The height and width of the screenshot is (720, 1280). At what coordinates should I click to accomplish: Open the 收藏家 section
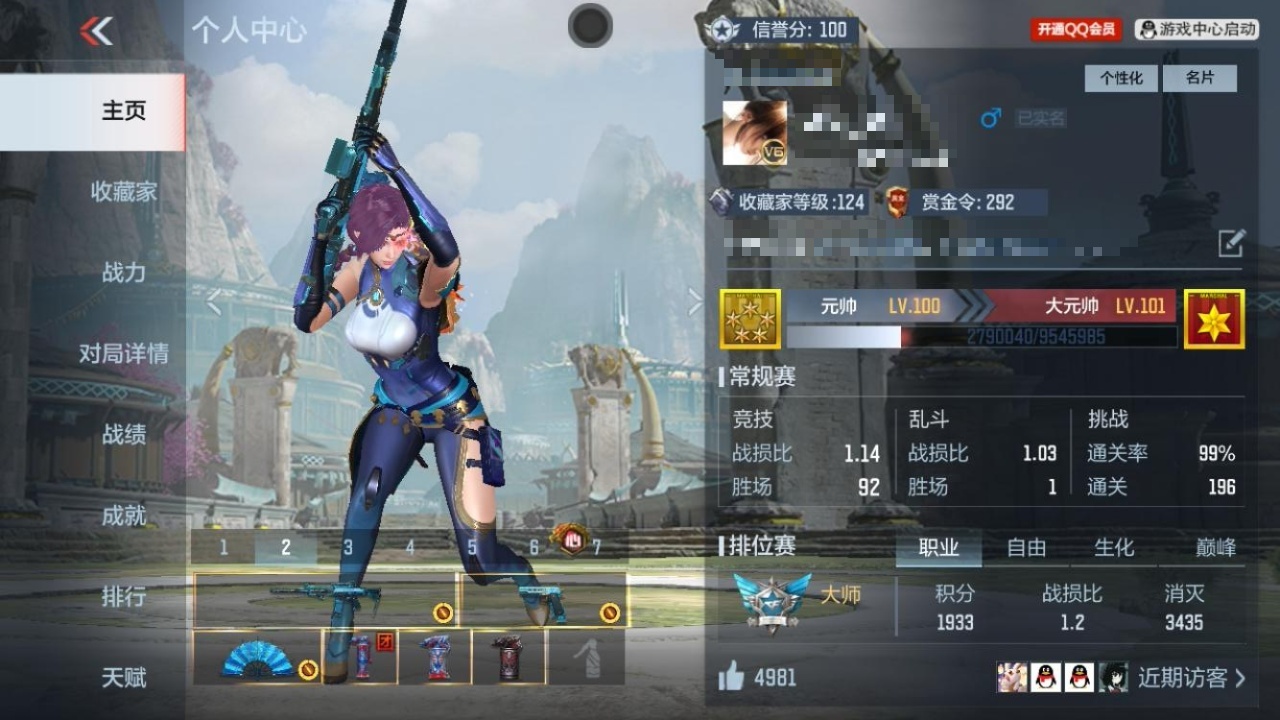click(123, 192)
